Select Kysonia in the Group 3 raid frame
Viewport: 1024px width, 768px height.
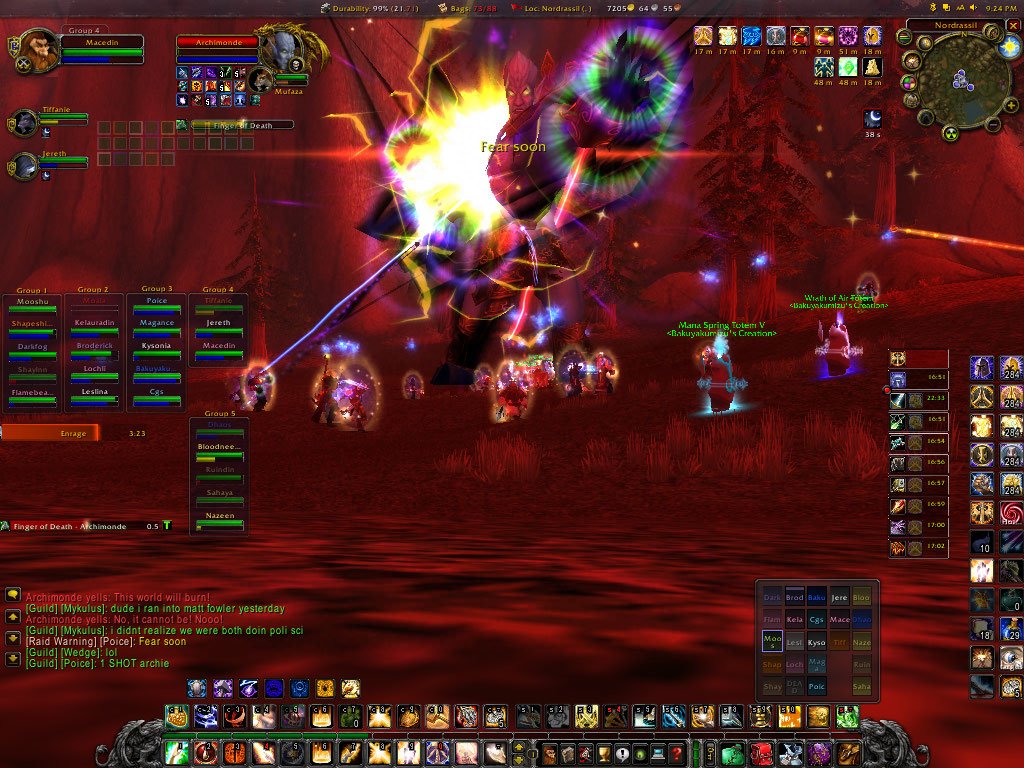(x=156, y=347)
